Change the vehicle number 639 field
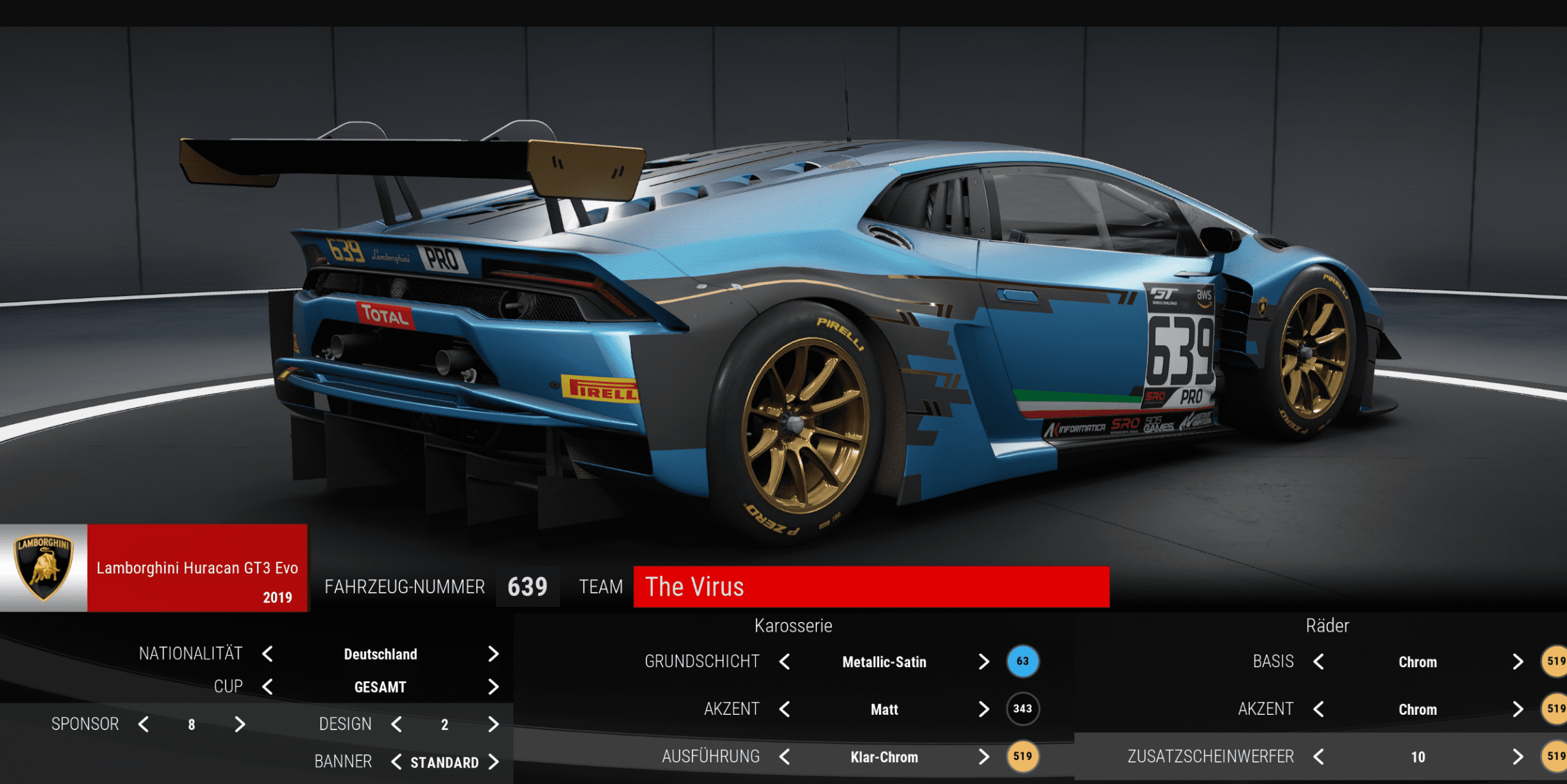Screen dimensions: 1567x784 527,587
